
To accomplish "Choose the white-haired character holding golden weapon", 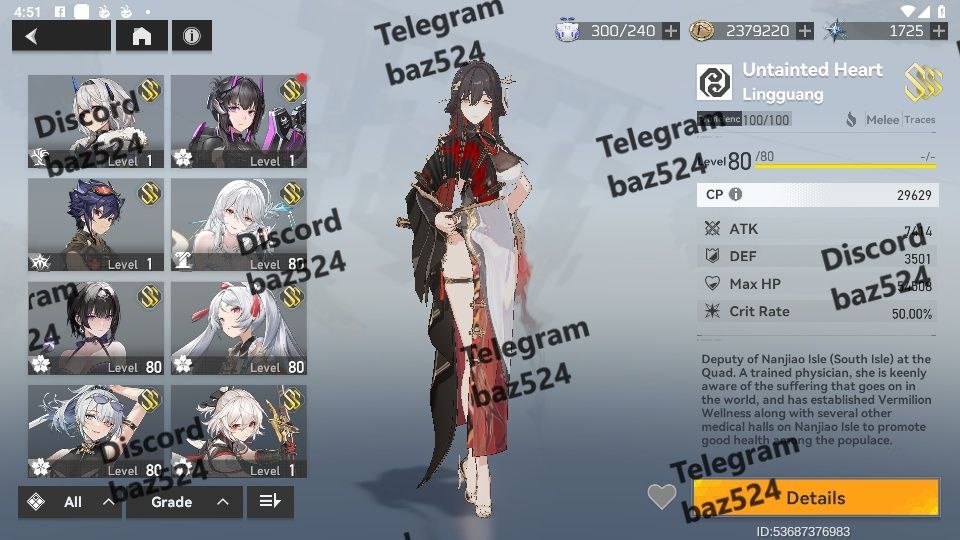I will click(x=239, y=431).
